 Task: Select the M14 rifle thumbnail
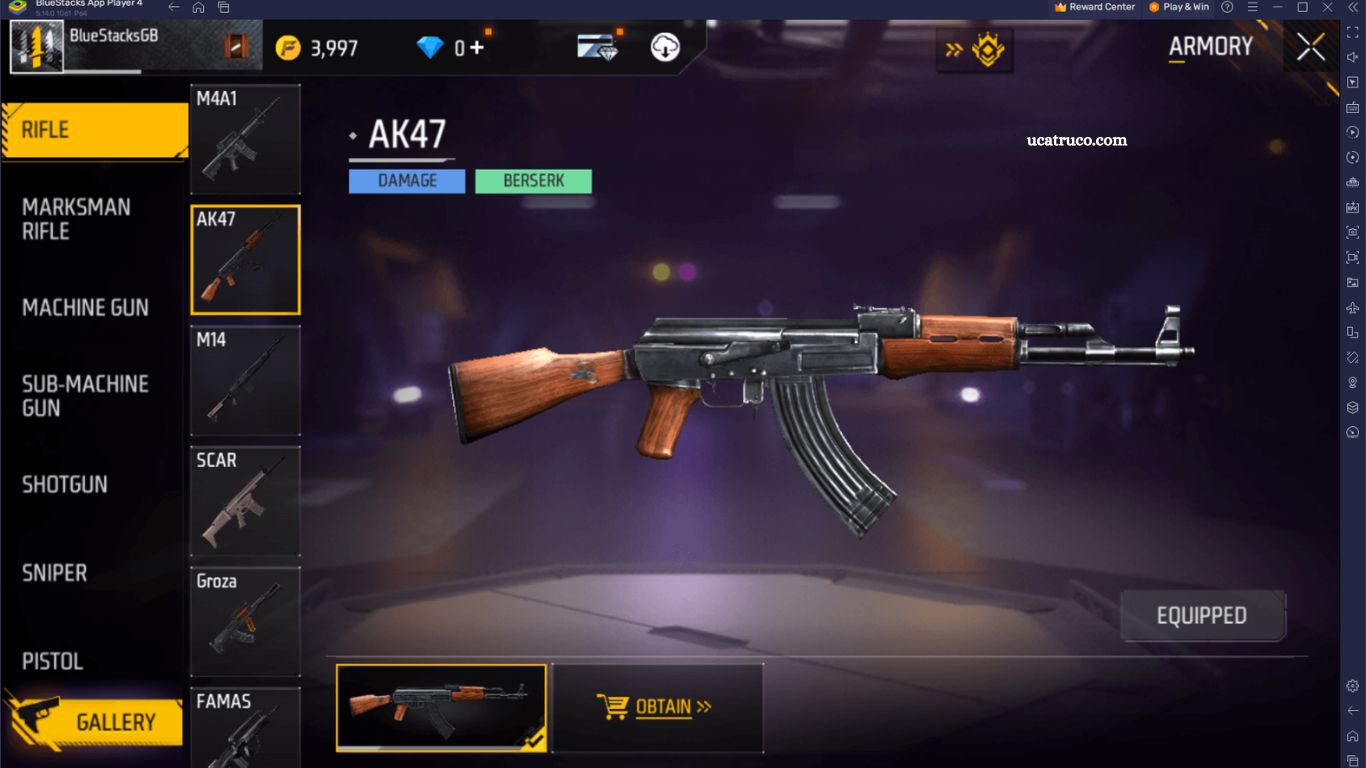245,381
